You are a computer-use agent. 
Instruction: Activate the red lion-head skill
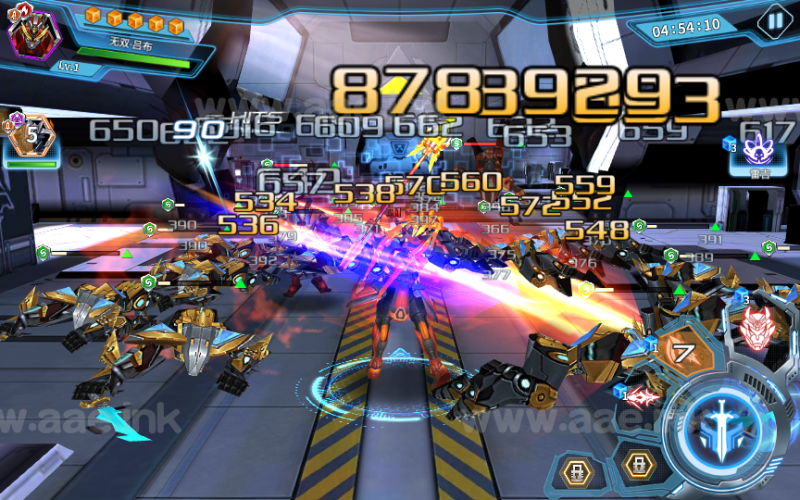757,328
